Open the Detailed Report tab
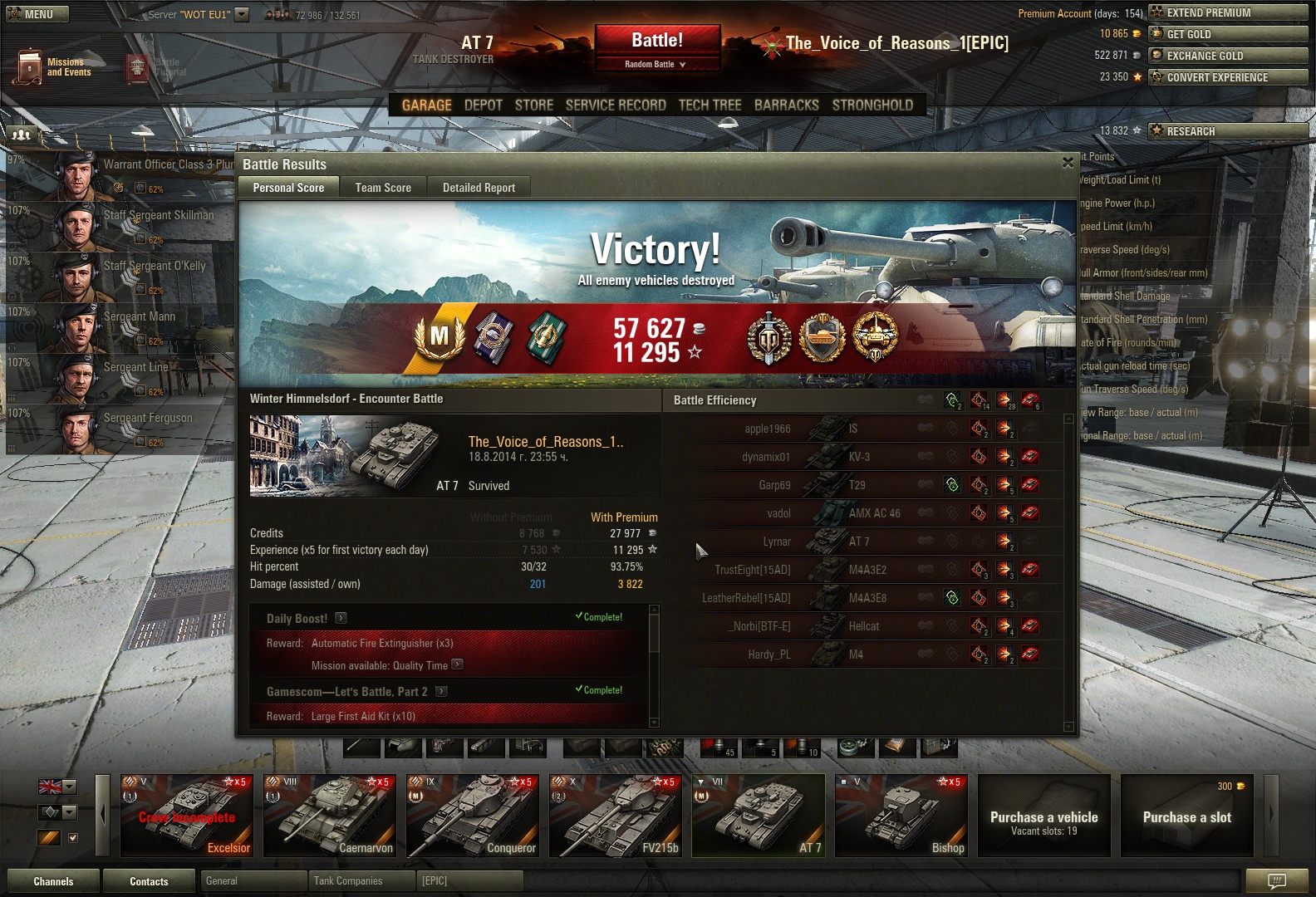The image size is (1316, 897). coord(479,188)
